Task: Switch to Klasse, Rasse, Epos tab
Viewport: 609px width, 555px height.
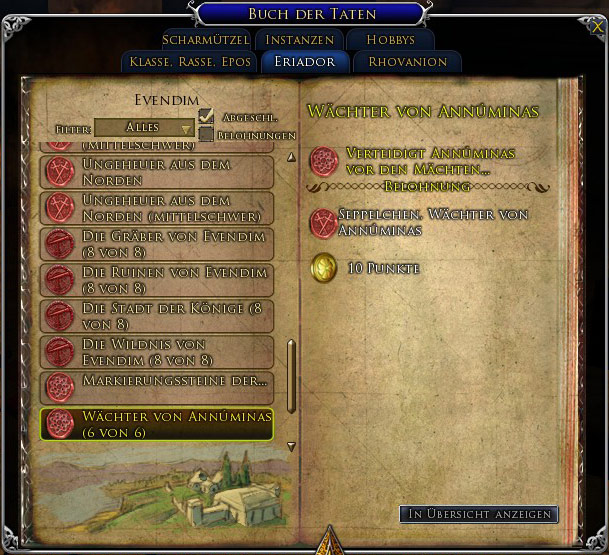Action: (189, 62)
